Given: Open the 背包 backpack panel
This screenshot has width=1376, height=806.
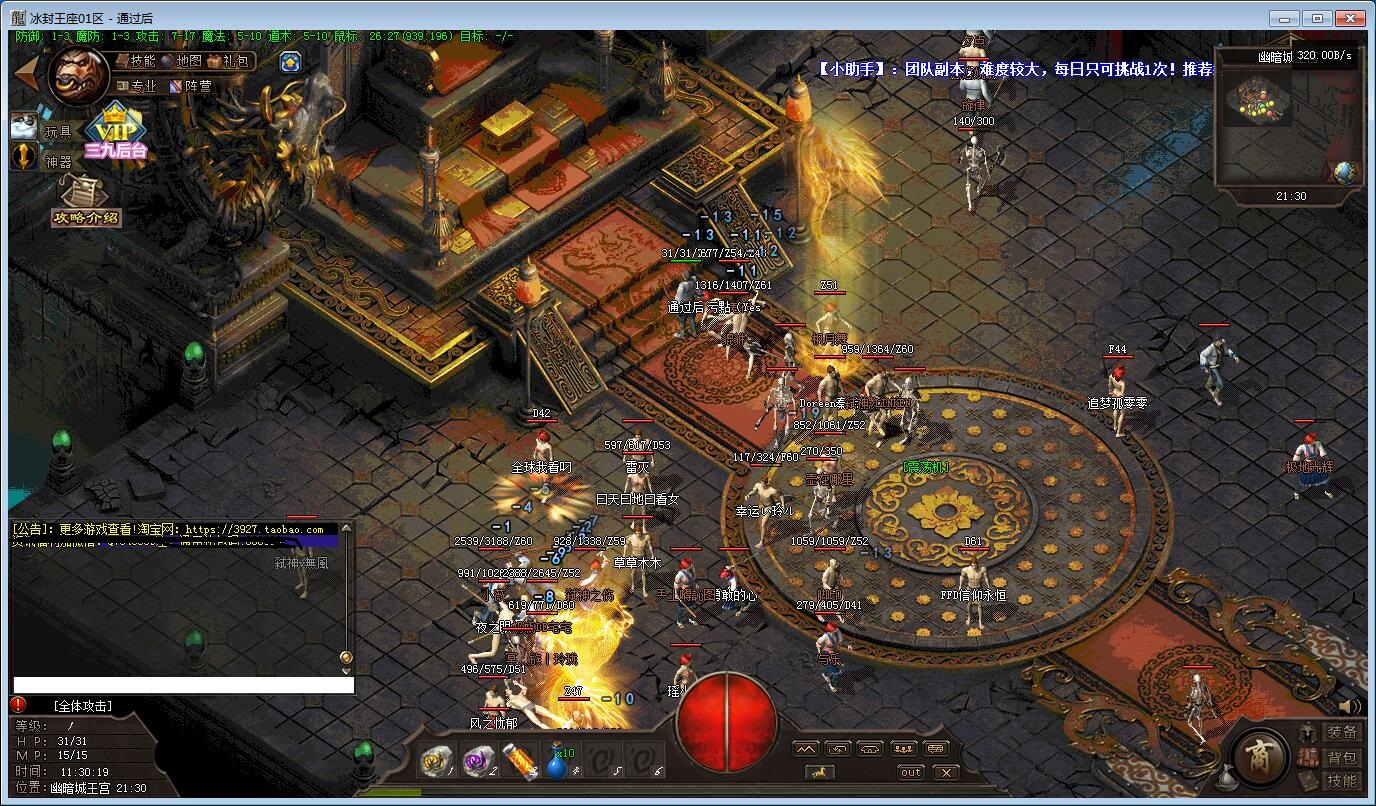Looking at the screenshot, I should coord(1341,758).
